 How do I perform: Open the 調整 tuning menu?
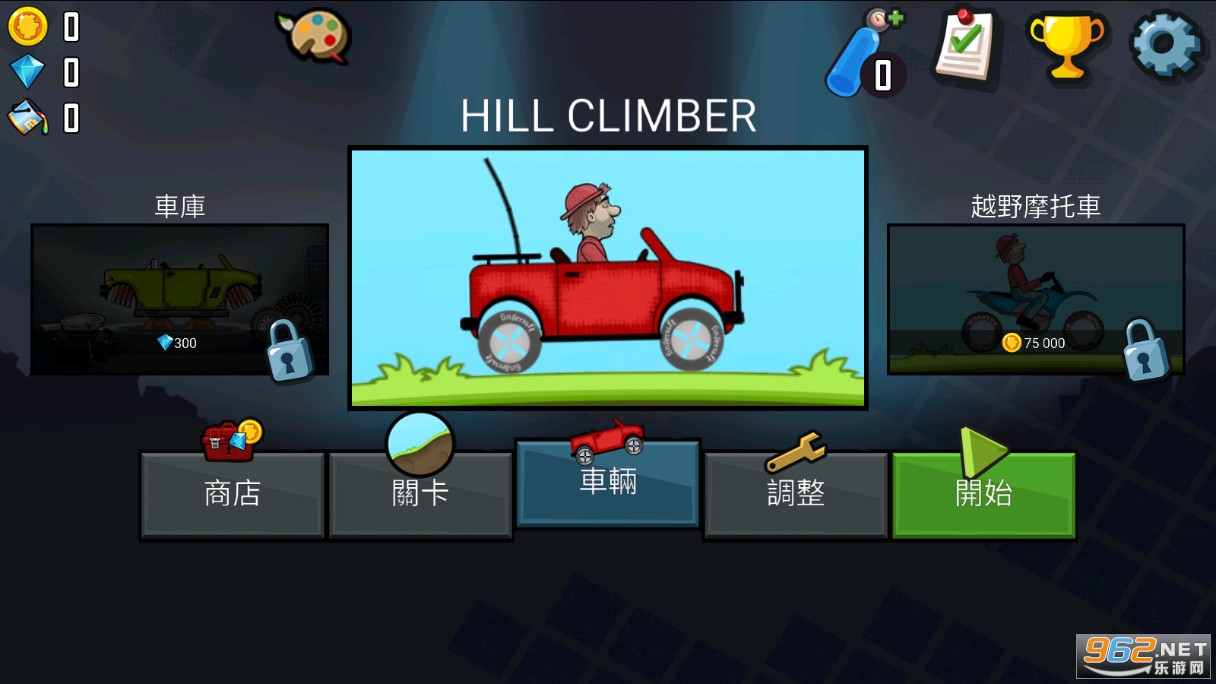(x=796, y=494)
